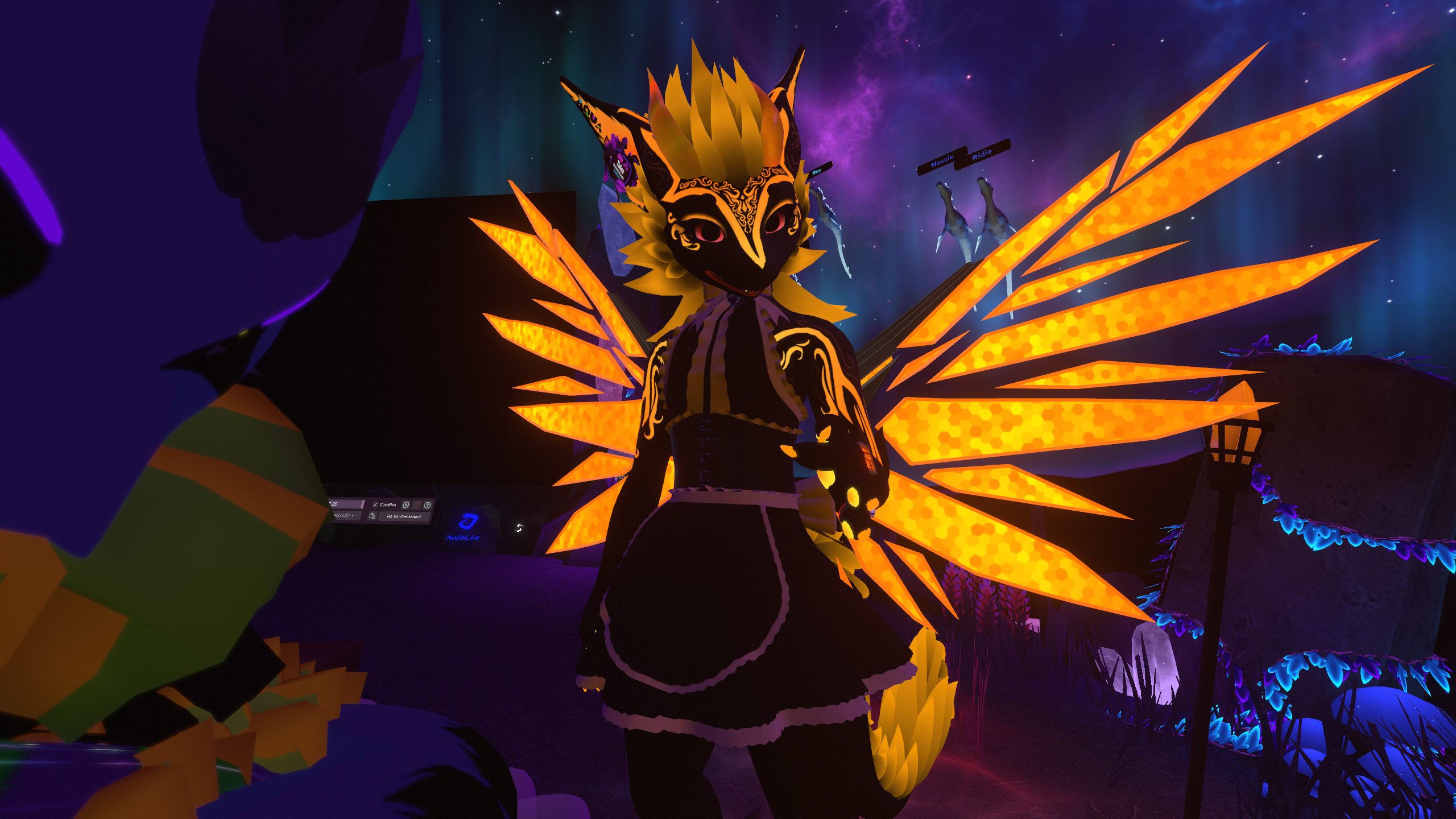Toggle the Subtitles checkbox

click(x=375, y=505)
